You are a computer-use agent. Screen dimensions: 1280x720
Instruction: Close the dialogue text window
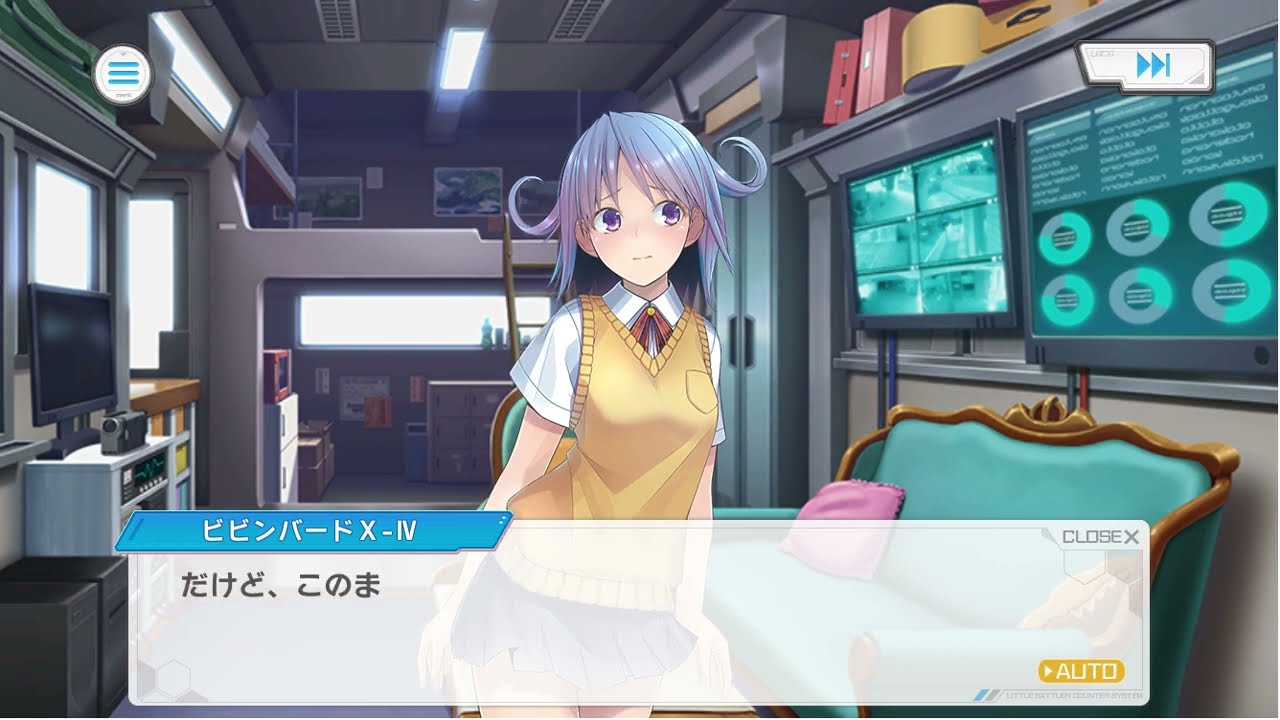pyautogui.click(x=1100, y=537)
